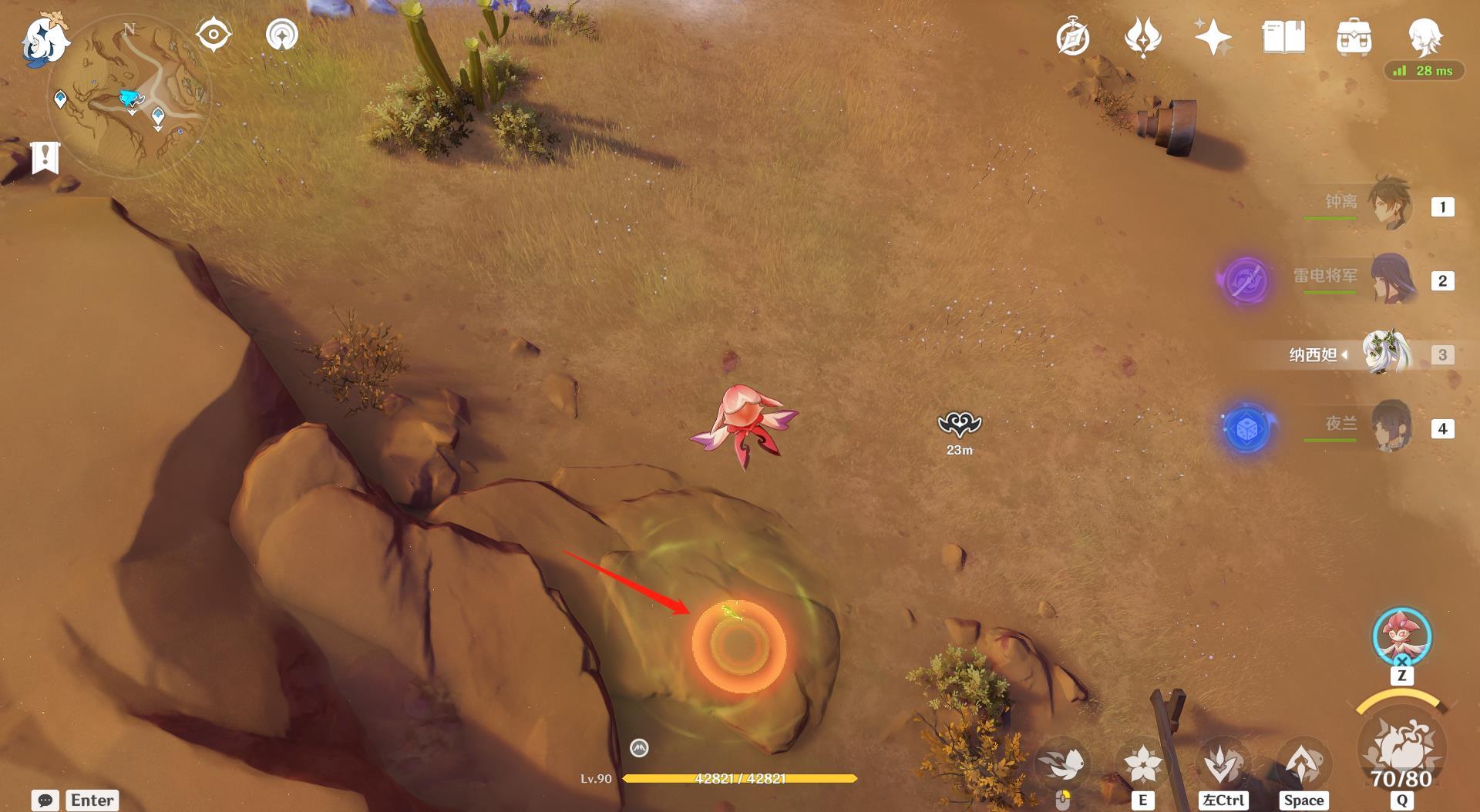Activate the Space jump skill icon
Screen dimensions: 1480x812
(x=1303, y=764)
